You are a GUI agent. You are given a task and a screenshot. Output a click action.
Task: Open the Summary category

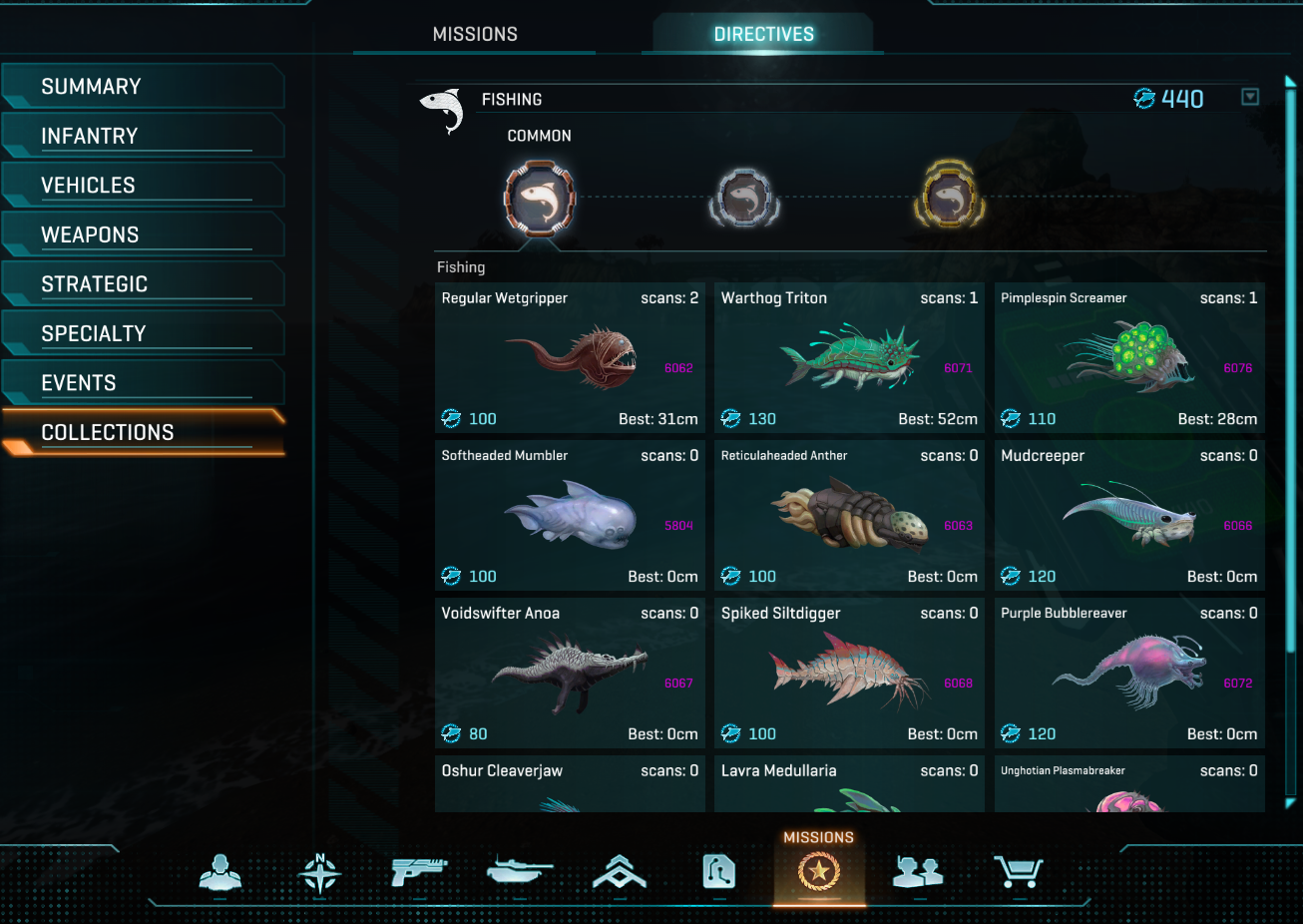143,87
